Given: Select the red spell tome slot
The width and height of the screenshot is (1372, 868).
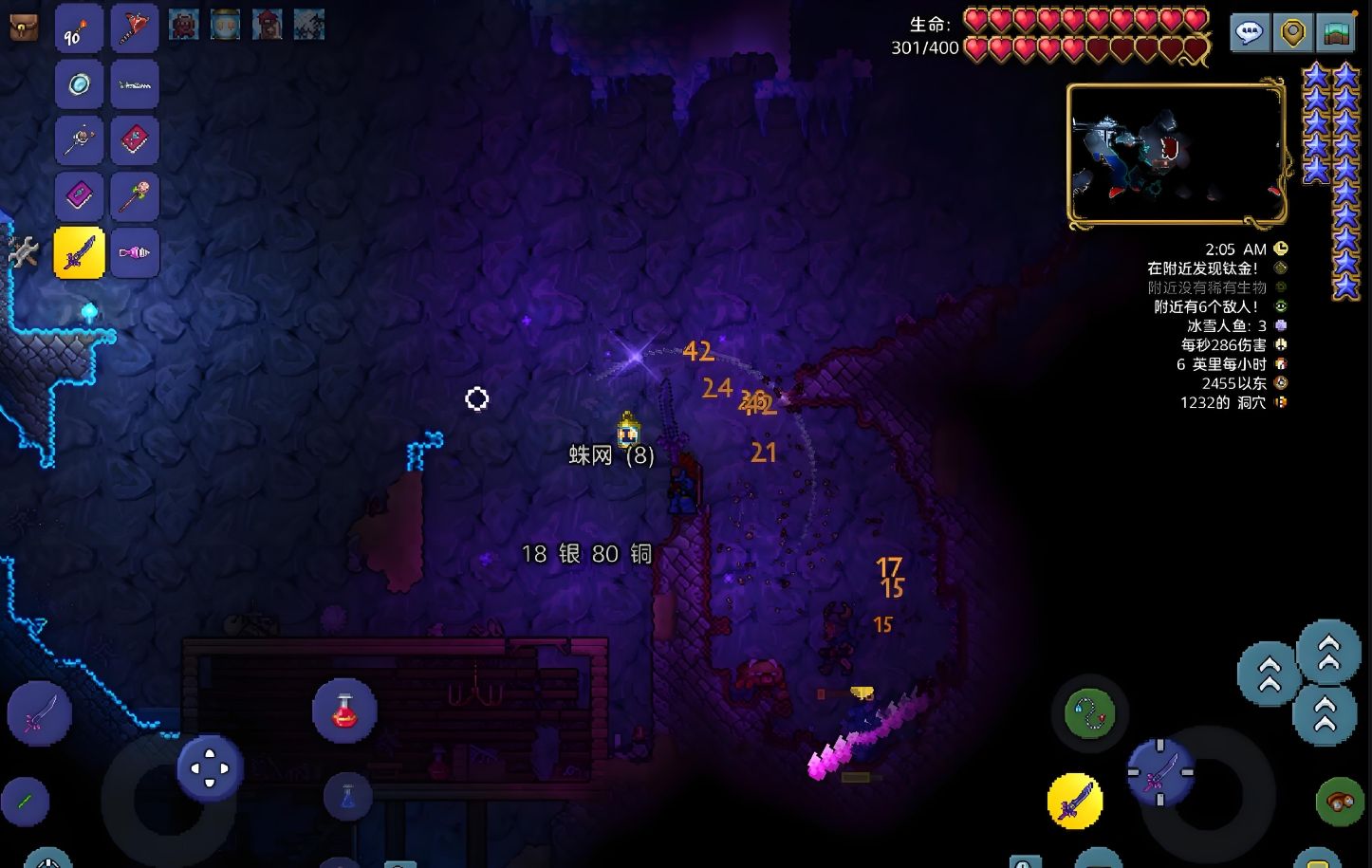Looking at the screenshot, I should point(135,140).
